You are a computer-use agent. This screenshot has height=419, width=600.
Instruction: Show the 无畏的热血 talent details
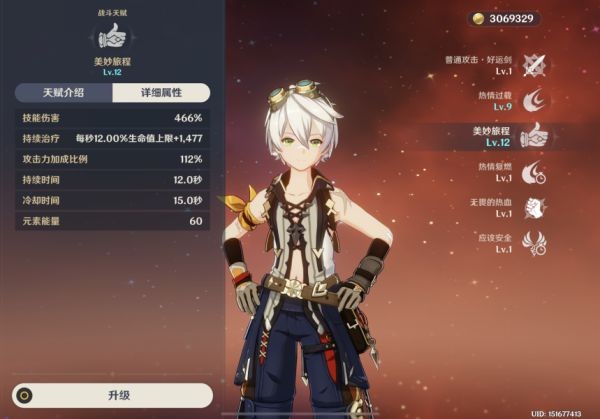coord(534,207)
